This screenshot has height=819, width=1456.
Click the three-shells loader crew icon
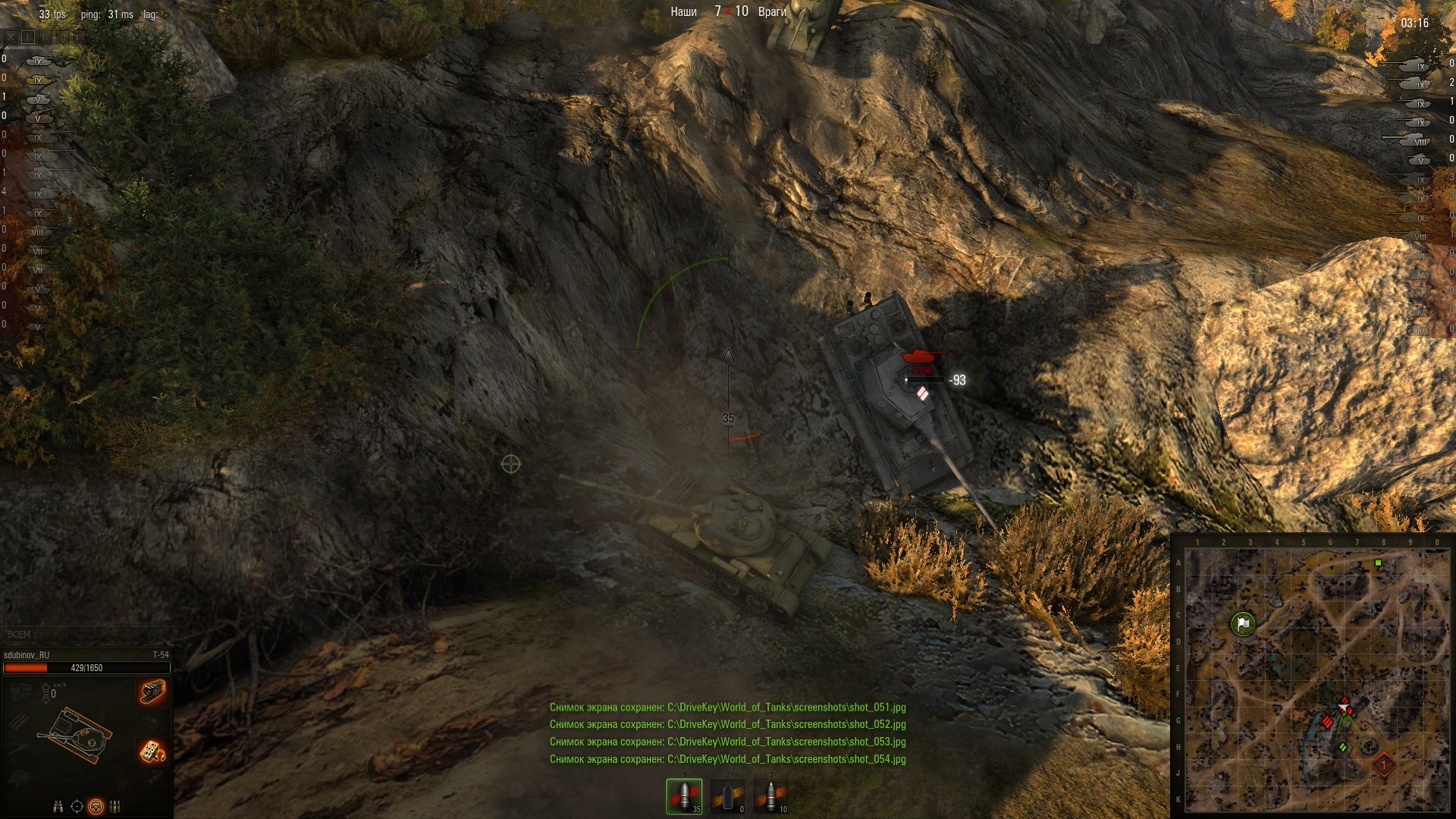coord(115,806)
